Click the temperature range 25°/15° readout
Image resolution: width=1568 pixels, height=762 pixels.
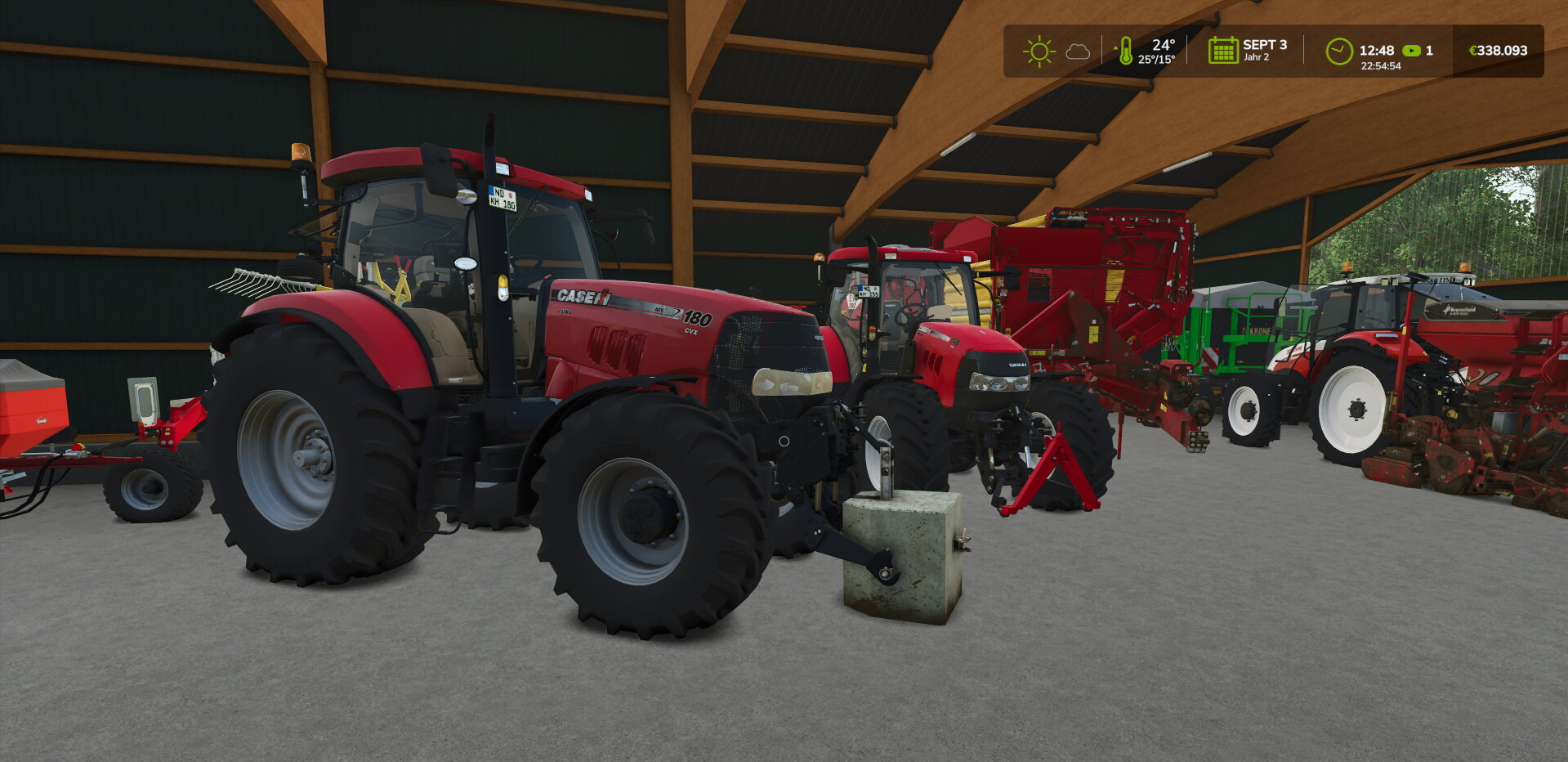coord(1158,59)
